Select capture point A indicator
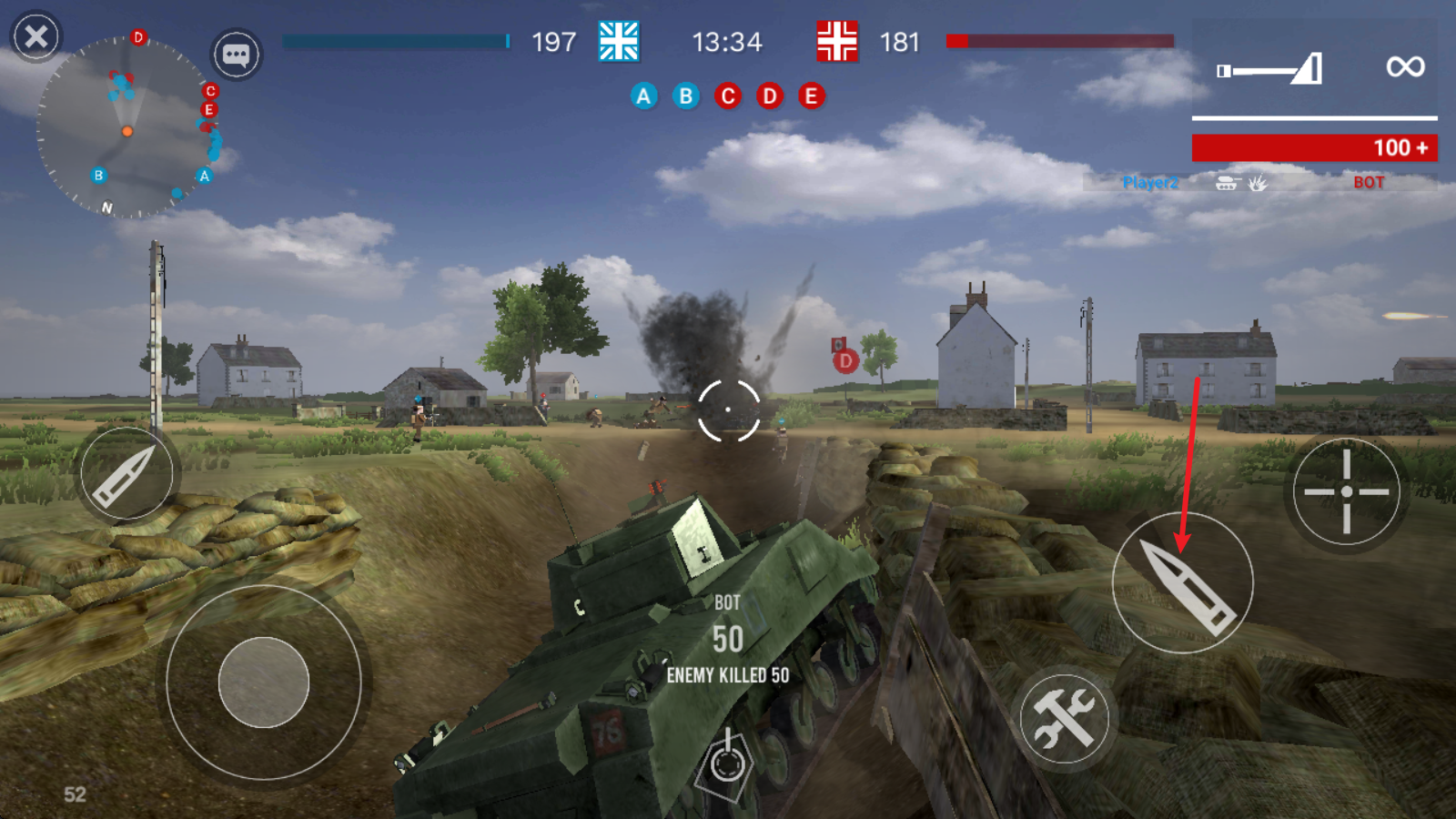The height and width of the screenshot is (819, 1456). [643, 96]
